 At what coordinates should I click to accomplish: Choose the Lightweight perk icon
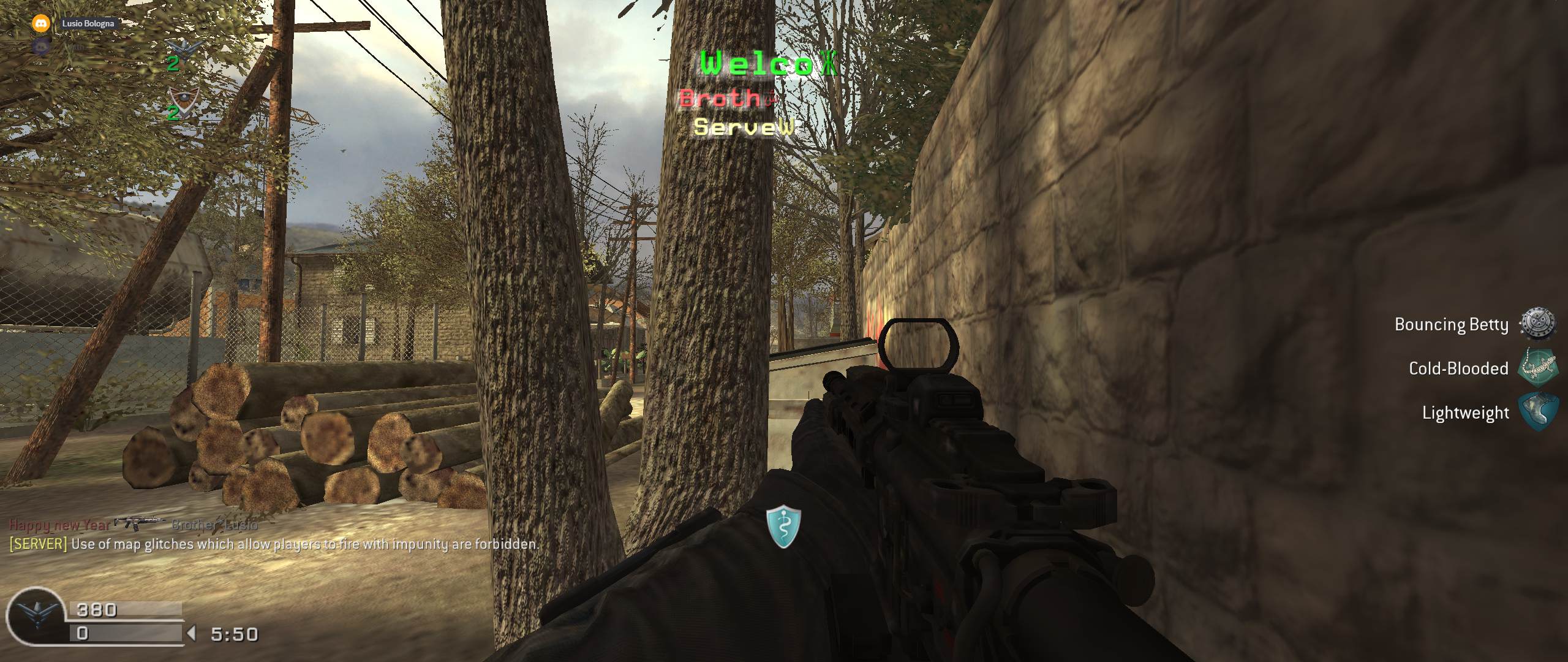coord(1537,413)
